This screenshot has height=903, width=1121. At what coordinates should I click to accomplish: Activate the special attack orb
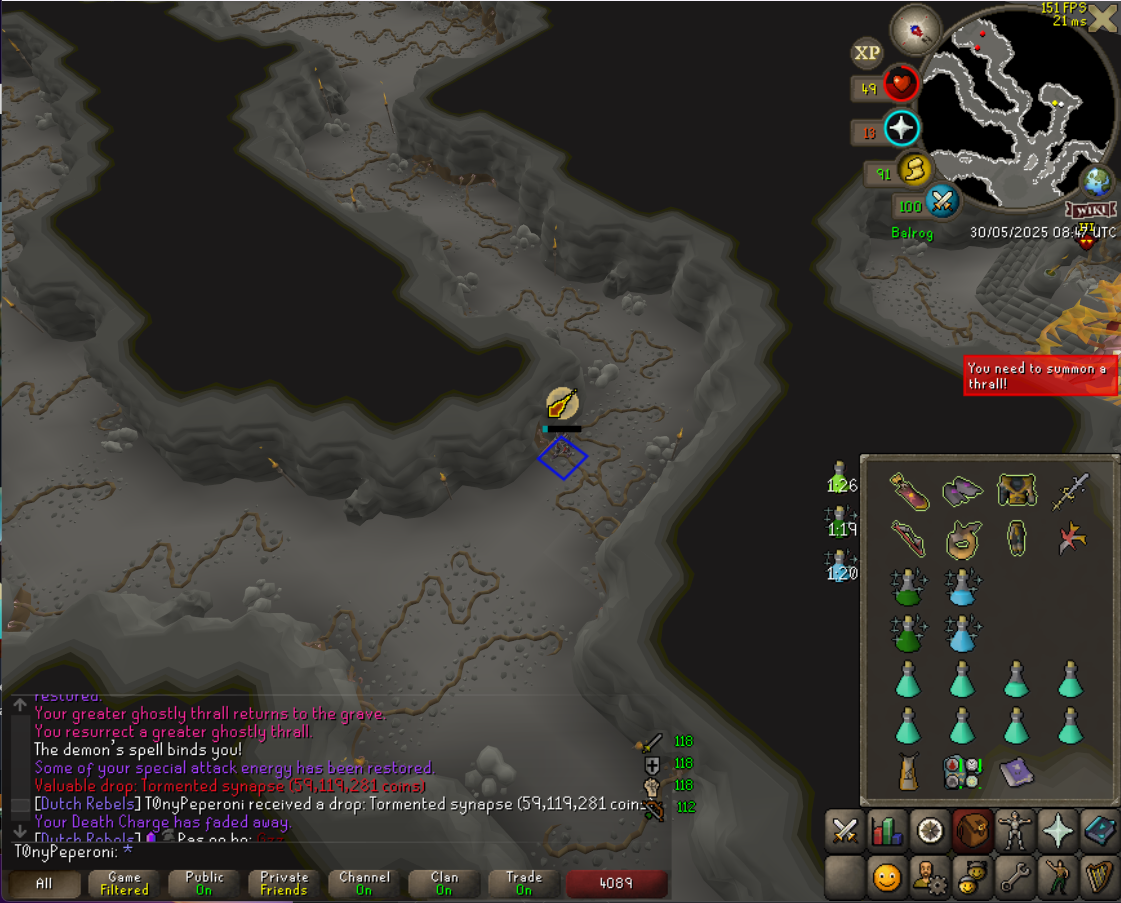pos(941,203)
